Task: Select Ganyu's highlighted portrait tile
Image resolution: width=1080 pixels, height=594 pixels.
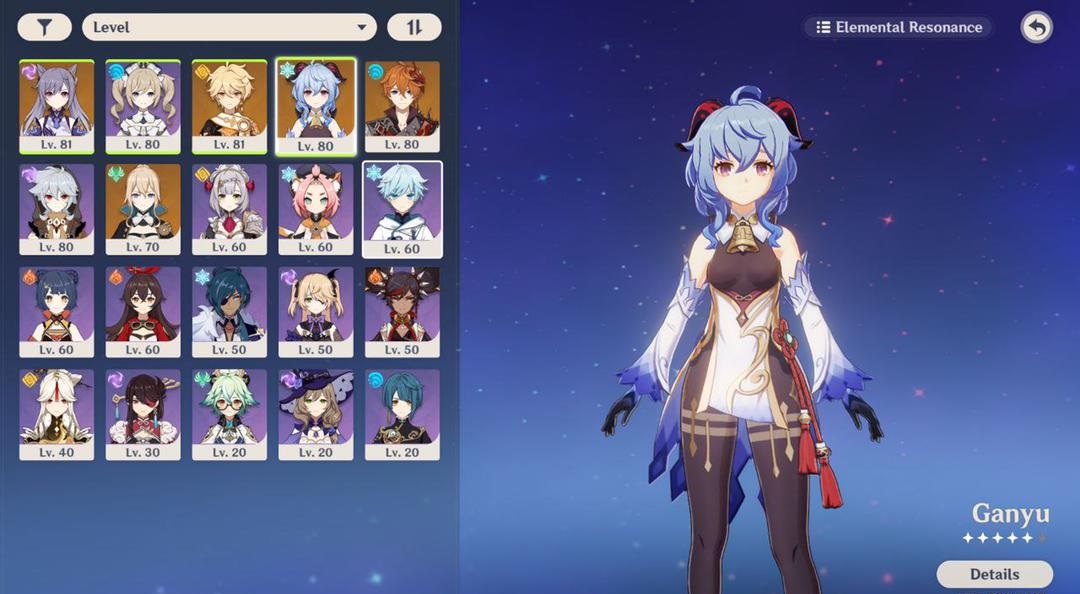Action: coord(316,105)
